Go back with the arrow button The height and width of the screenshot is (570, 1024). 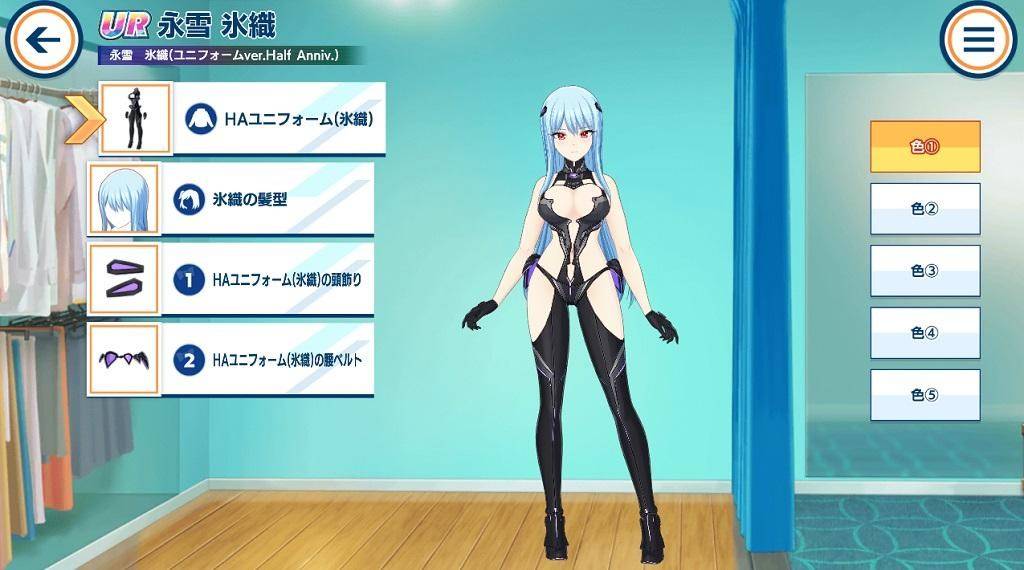pos(43,40)
